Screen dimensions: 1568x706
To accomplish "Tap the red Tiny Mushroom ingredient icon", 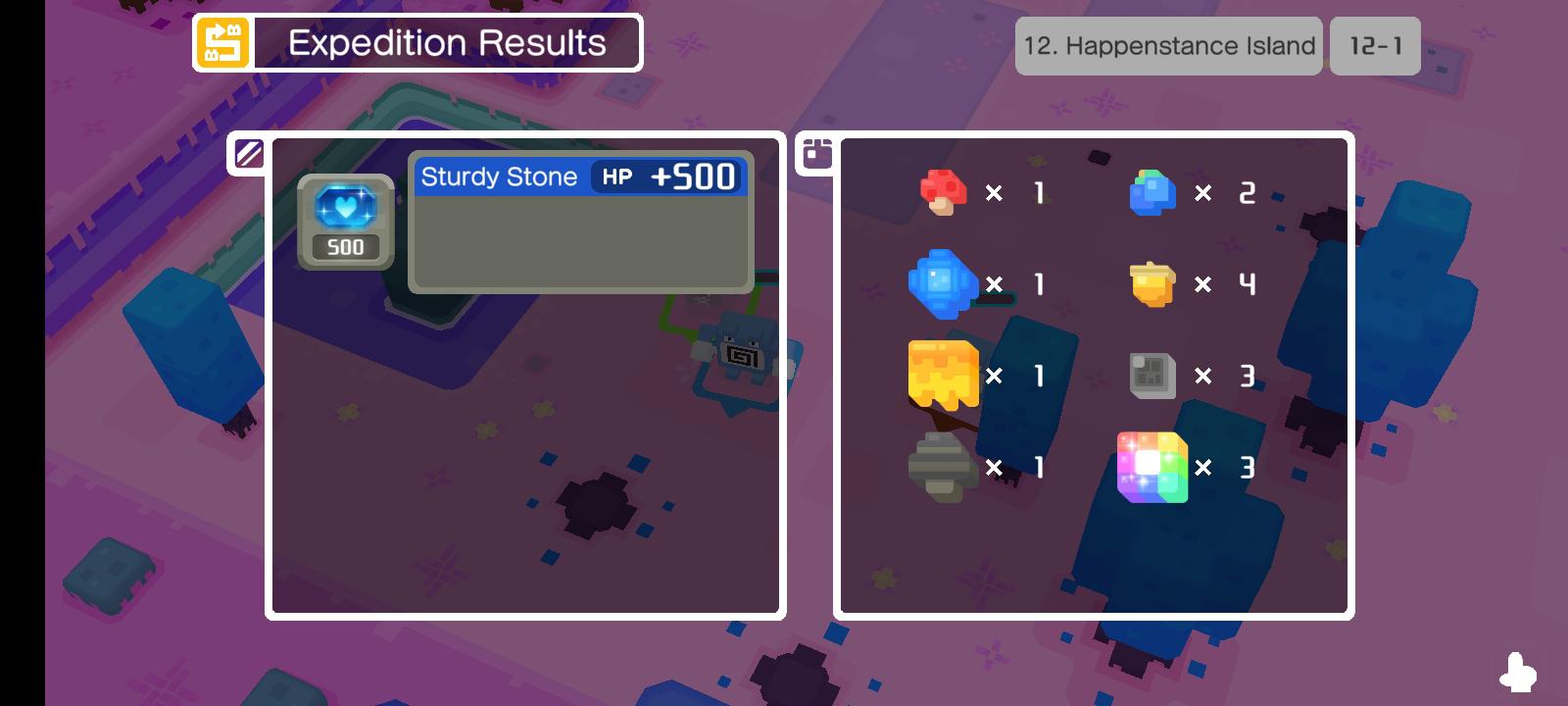I will point(943,192).
